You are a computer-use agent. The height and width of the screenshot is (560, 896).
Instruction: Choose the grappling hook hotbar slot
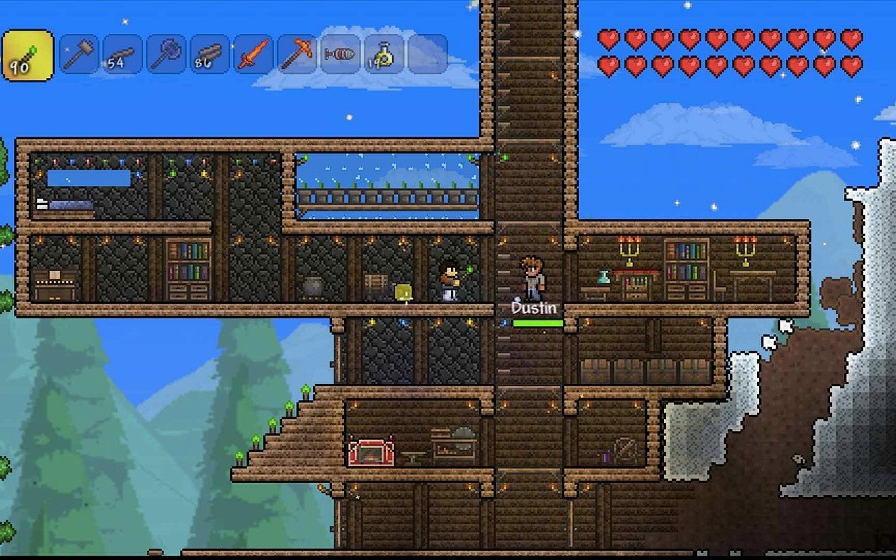point(341,54)
